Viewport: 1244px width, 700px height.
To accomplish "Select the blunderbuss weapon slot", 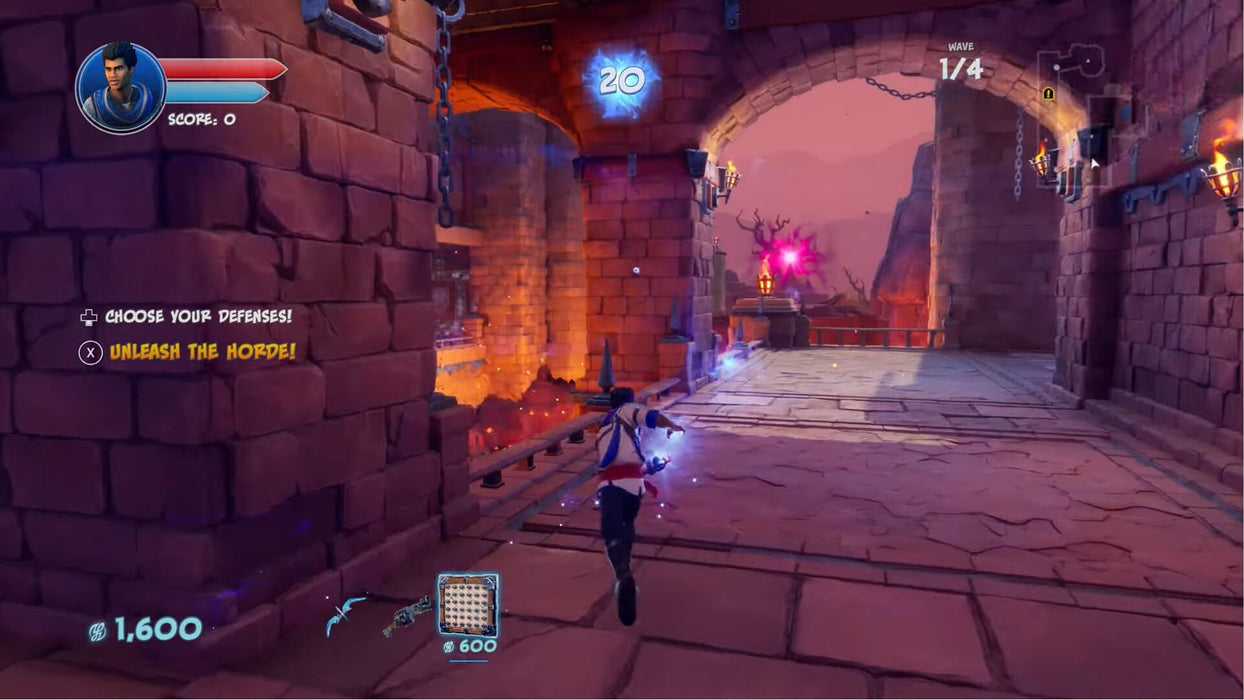I will click(x=407, y=615).
